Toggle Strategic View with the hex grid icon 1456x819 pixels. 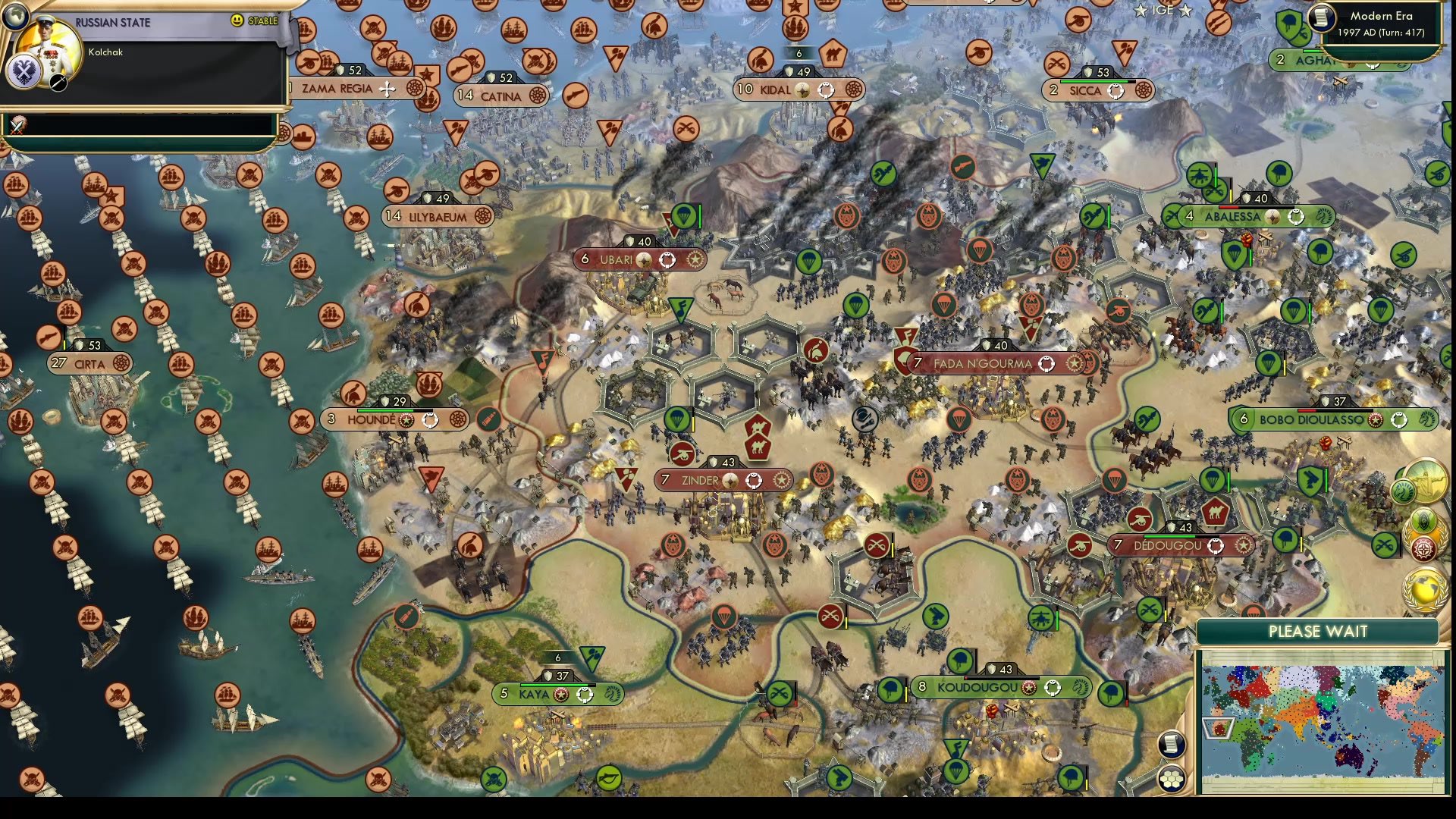point(1171,779)
